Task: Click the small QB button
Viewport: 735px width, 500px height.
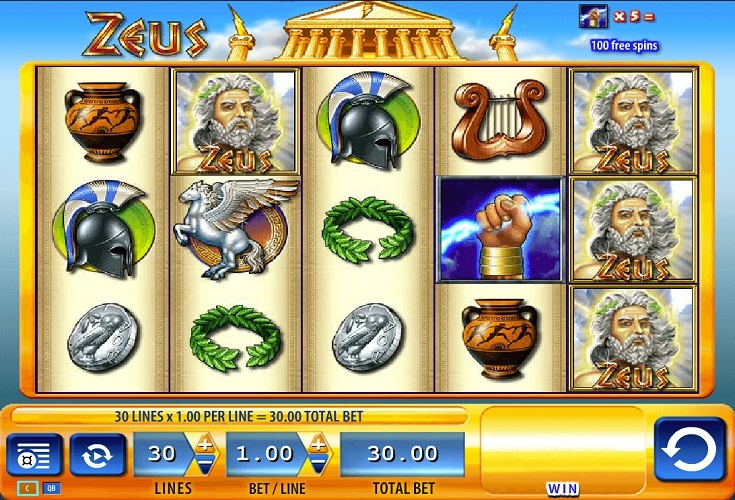Action: click(50, 489)
